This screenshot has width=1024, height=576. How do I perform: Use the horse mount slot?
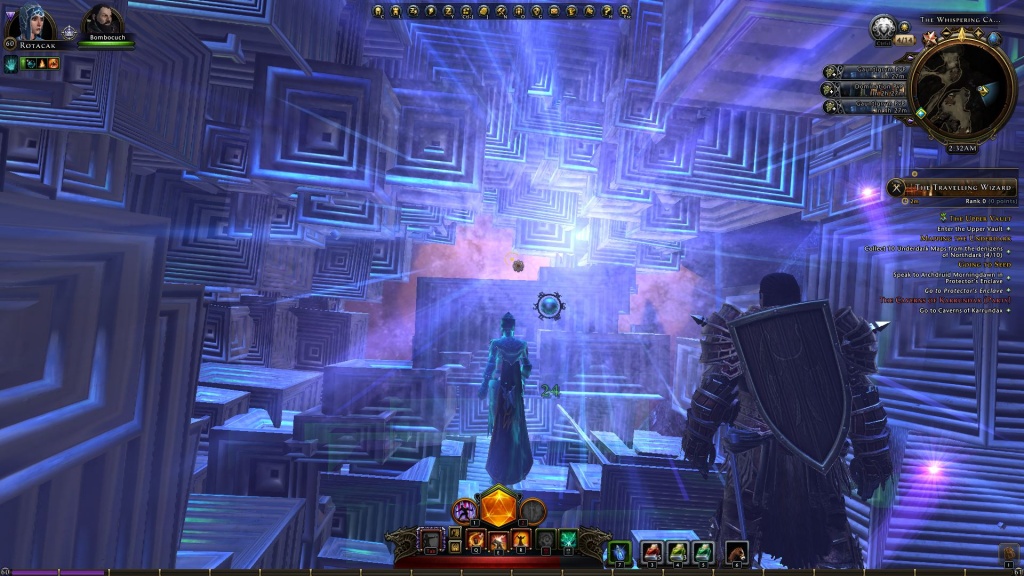(x=736, y=551)
